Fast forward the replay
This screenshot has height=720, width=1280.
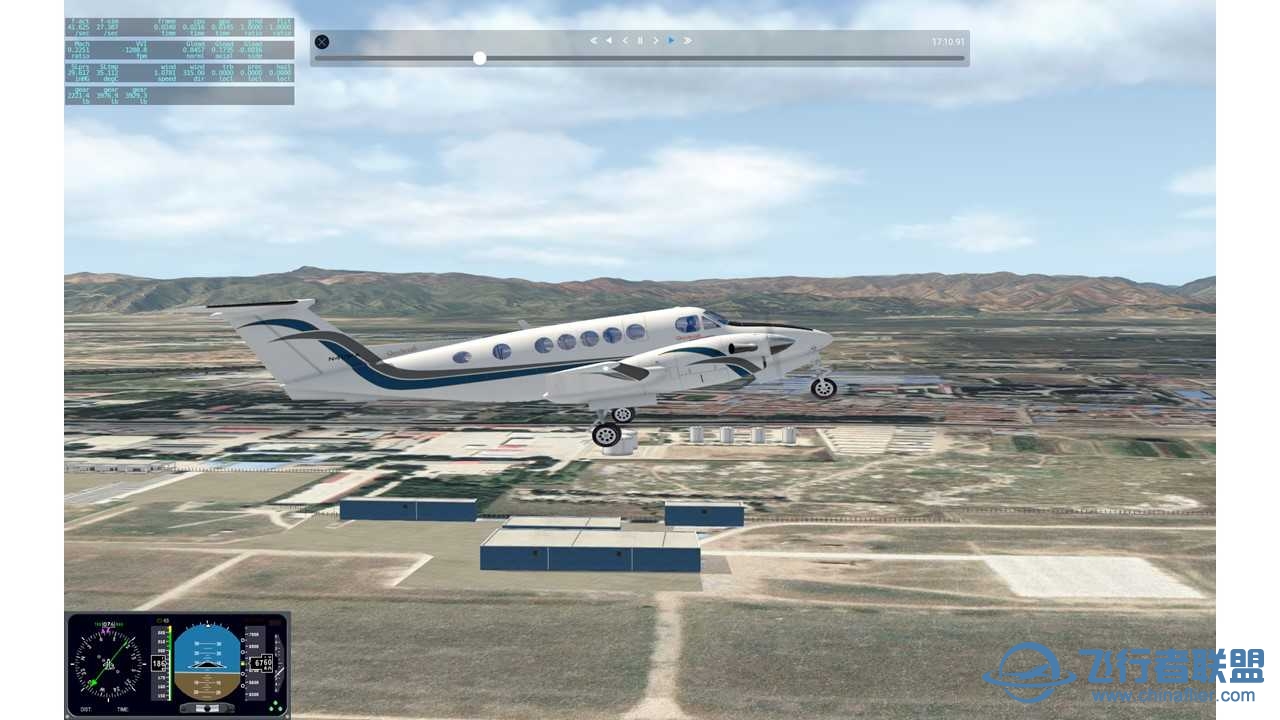(x=688, y=41)
